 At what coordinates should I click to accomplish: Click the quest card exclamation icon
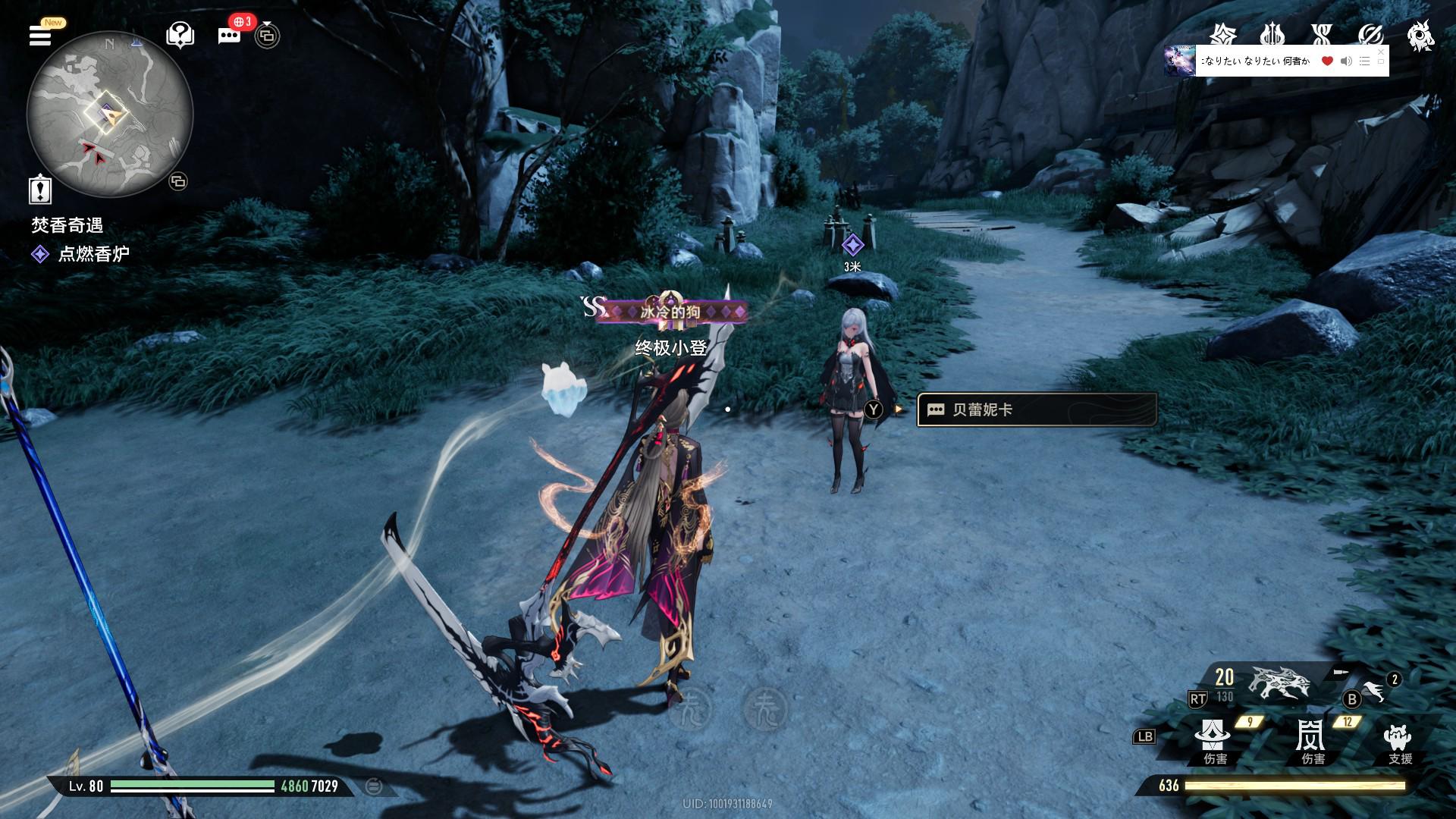(x=40, y=189)
